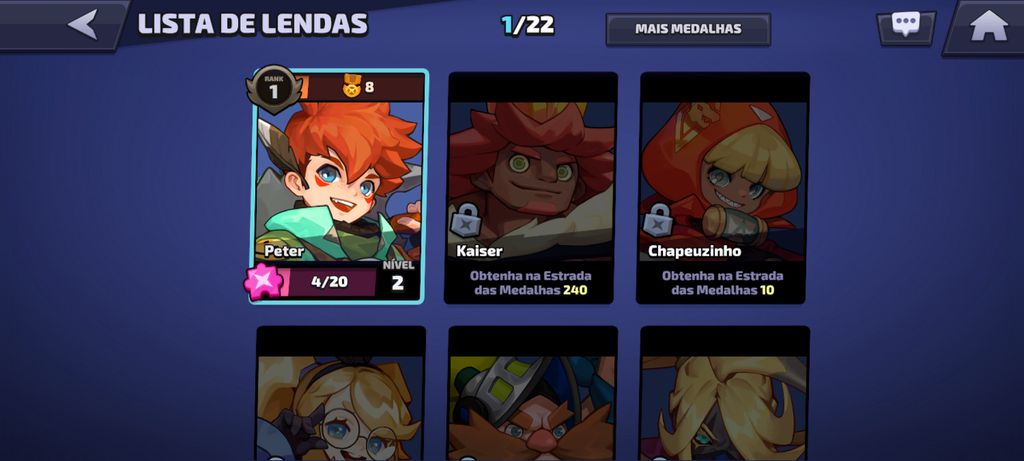Open the Mais Medalhas button
1024x461 pixels.
(688, 29)
